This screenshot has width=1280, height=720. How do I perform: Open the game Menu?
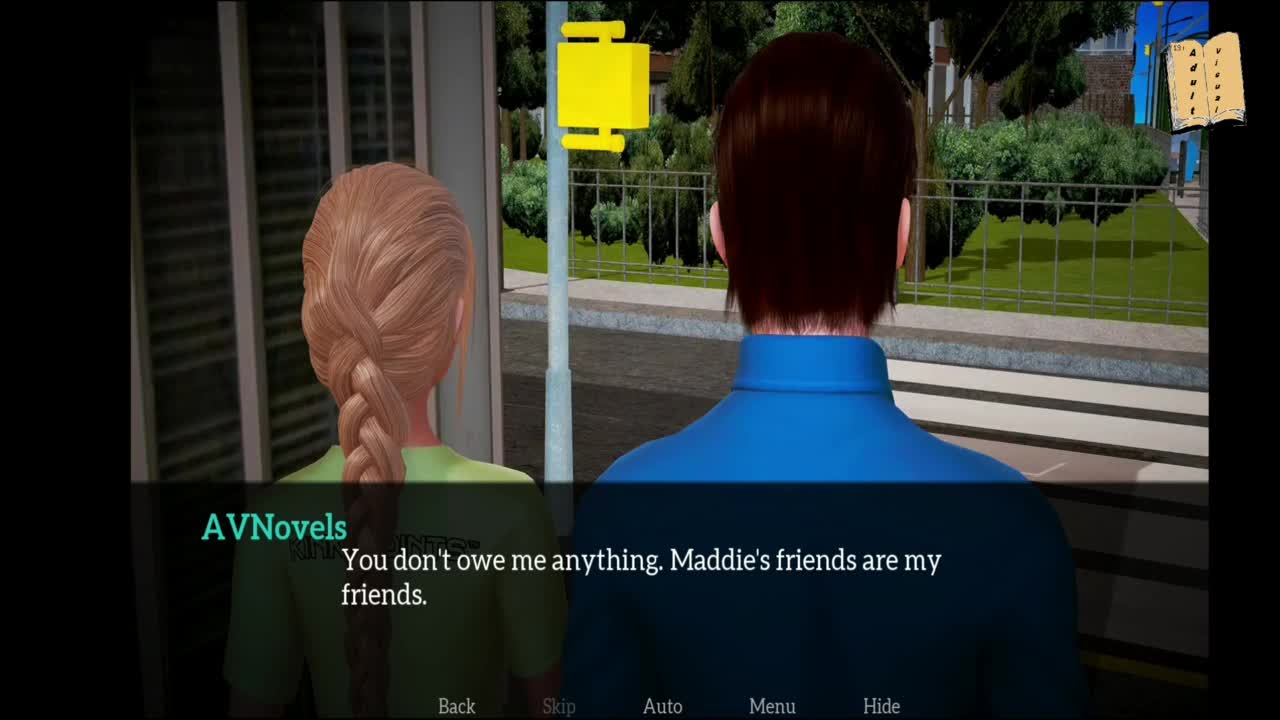point(772,706)
